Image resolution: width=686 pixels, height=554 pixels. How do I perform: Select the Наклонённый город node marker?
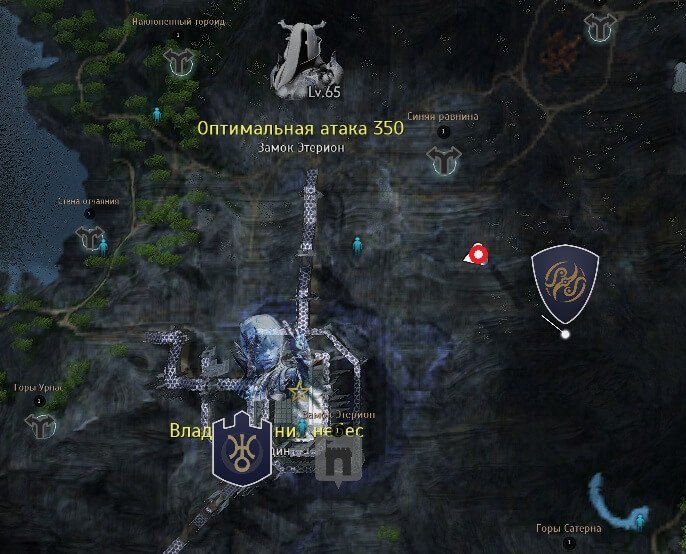coord(180,60)
